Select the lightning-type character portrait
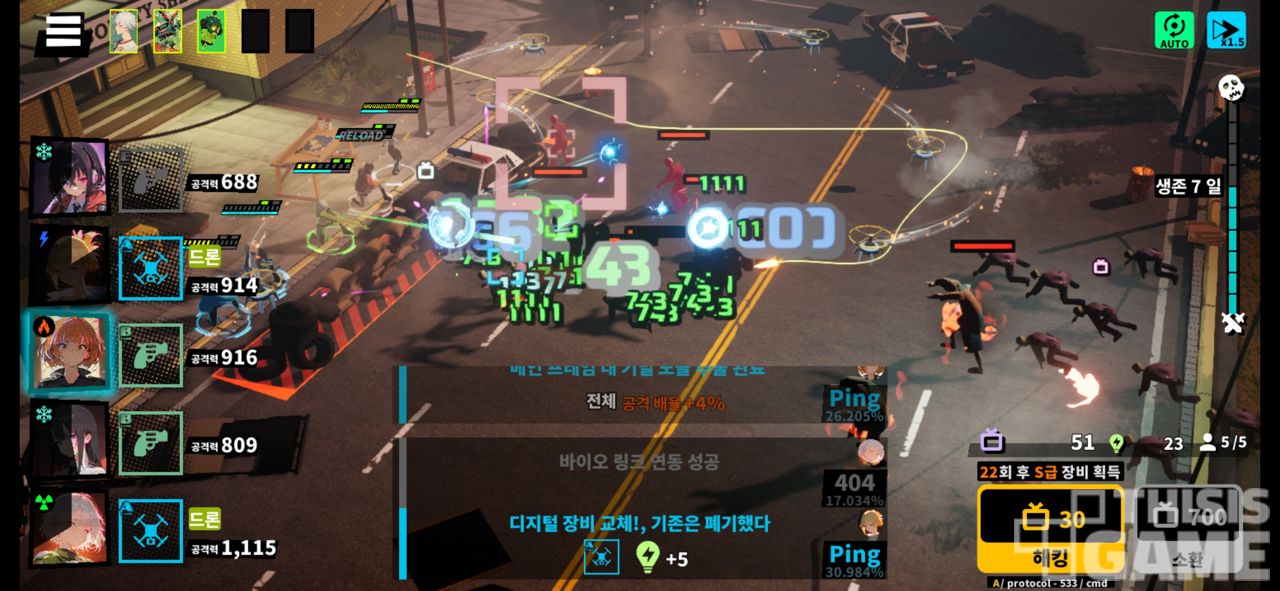 pyautogui.click(x=70, y=265)
